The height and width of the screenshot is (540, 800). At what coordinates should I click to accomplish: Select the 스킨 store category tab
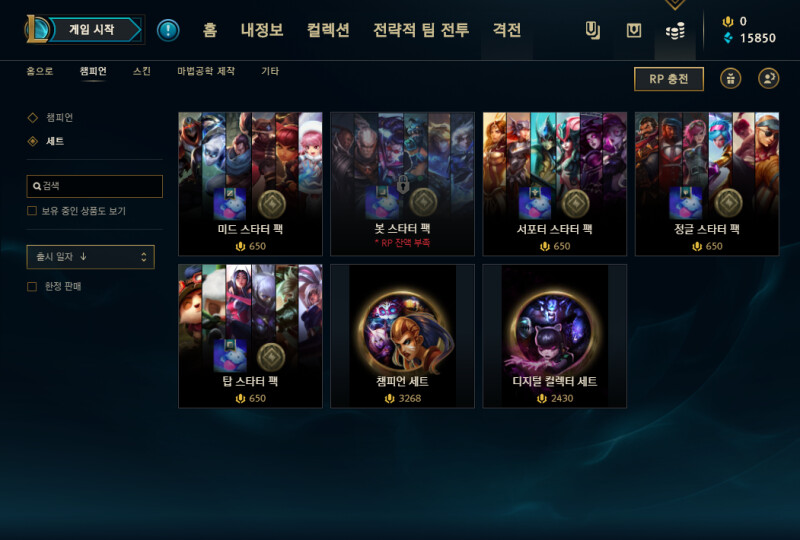pyautogui.click(x=142, y=72)
